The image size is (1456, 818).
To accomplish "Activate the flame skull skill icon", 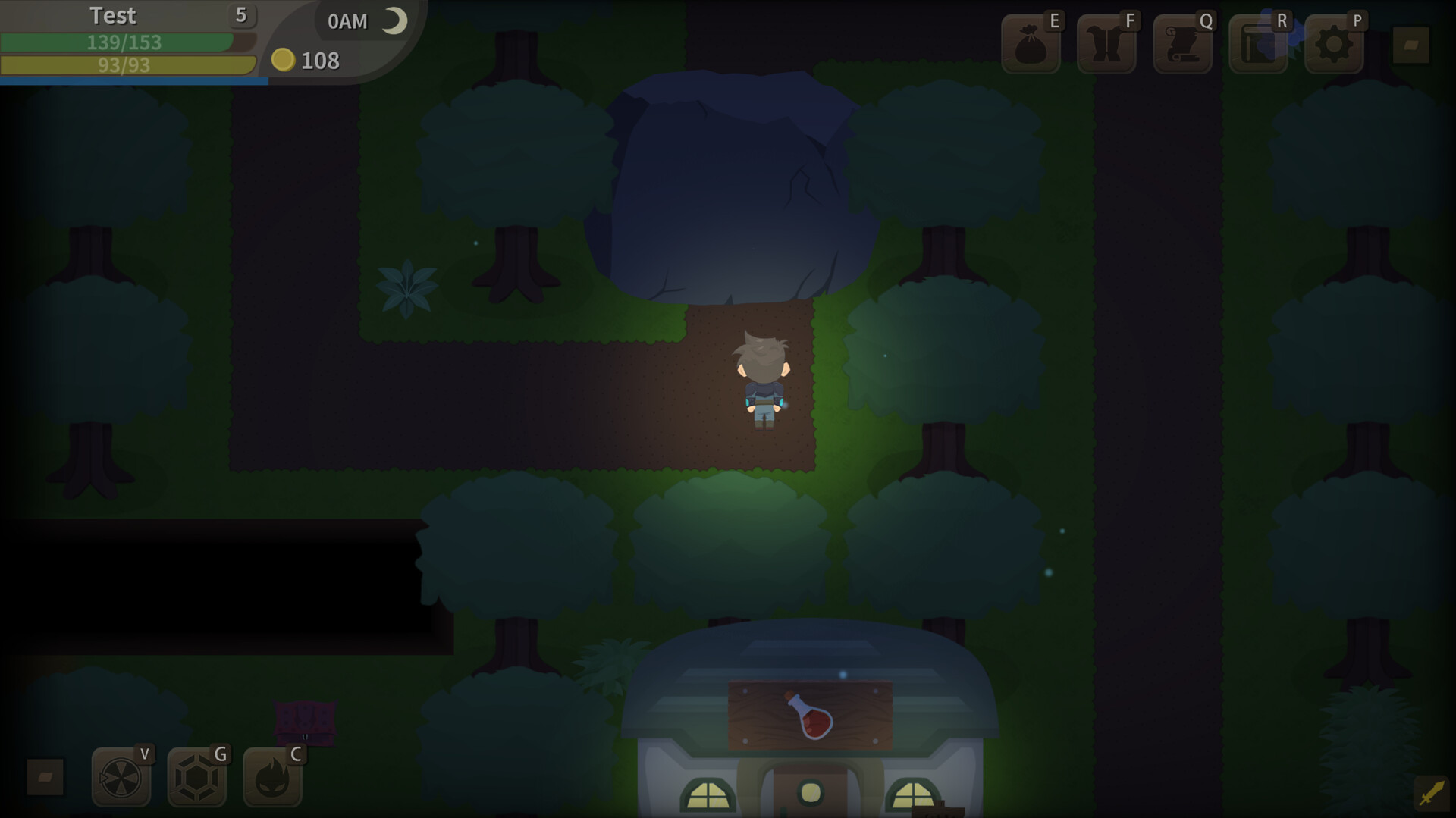I will pyautogui.click(x=272, y=777).
